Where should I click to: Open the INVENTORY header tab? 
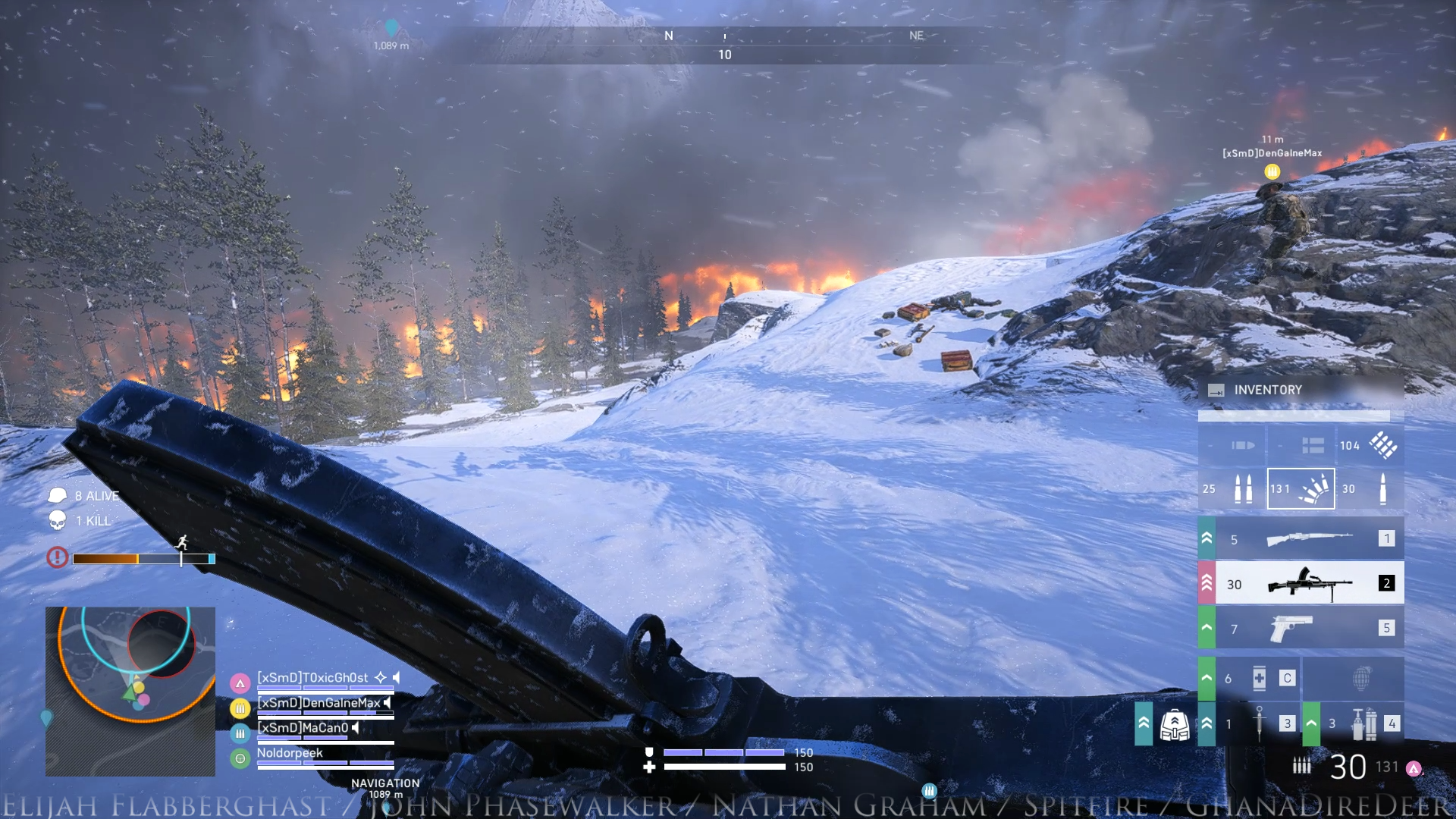coord(1269,390)
